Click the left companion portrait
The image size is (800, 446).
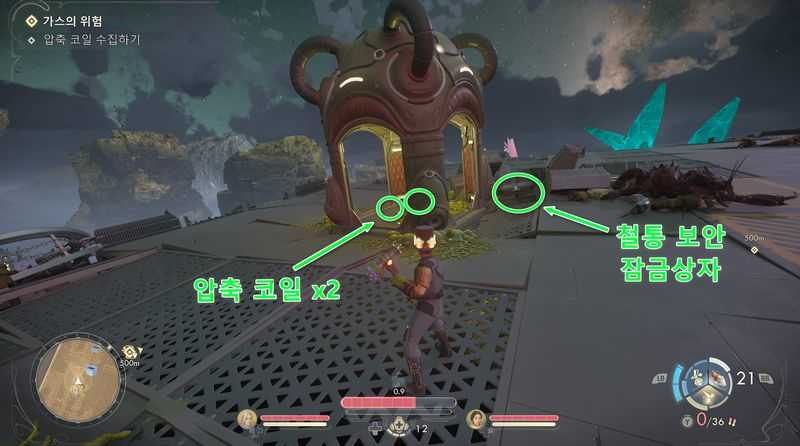click(248, 418)
